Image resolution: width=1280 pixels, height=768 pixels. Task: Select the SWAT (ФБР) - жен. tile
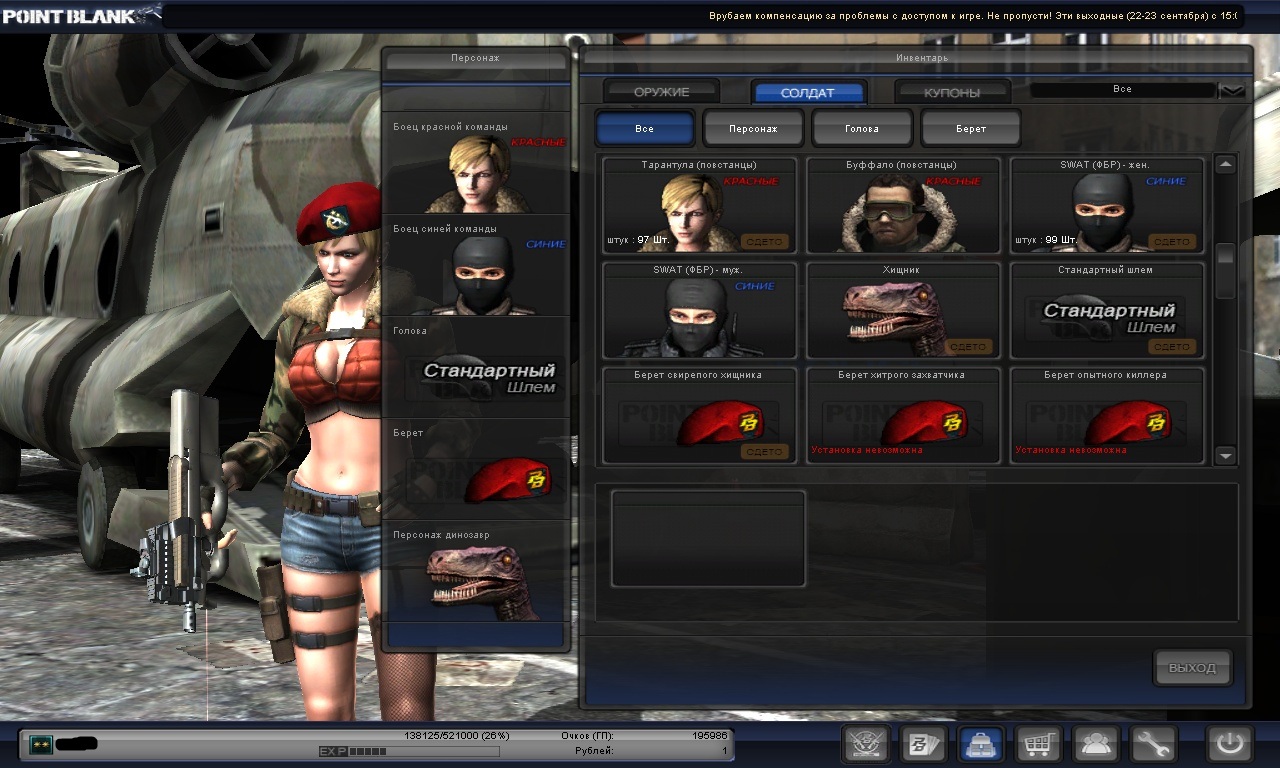(x=1107, y=205)
